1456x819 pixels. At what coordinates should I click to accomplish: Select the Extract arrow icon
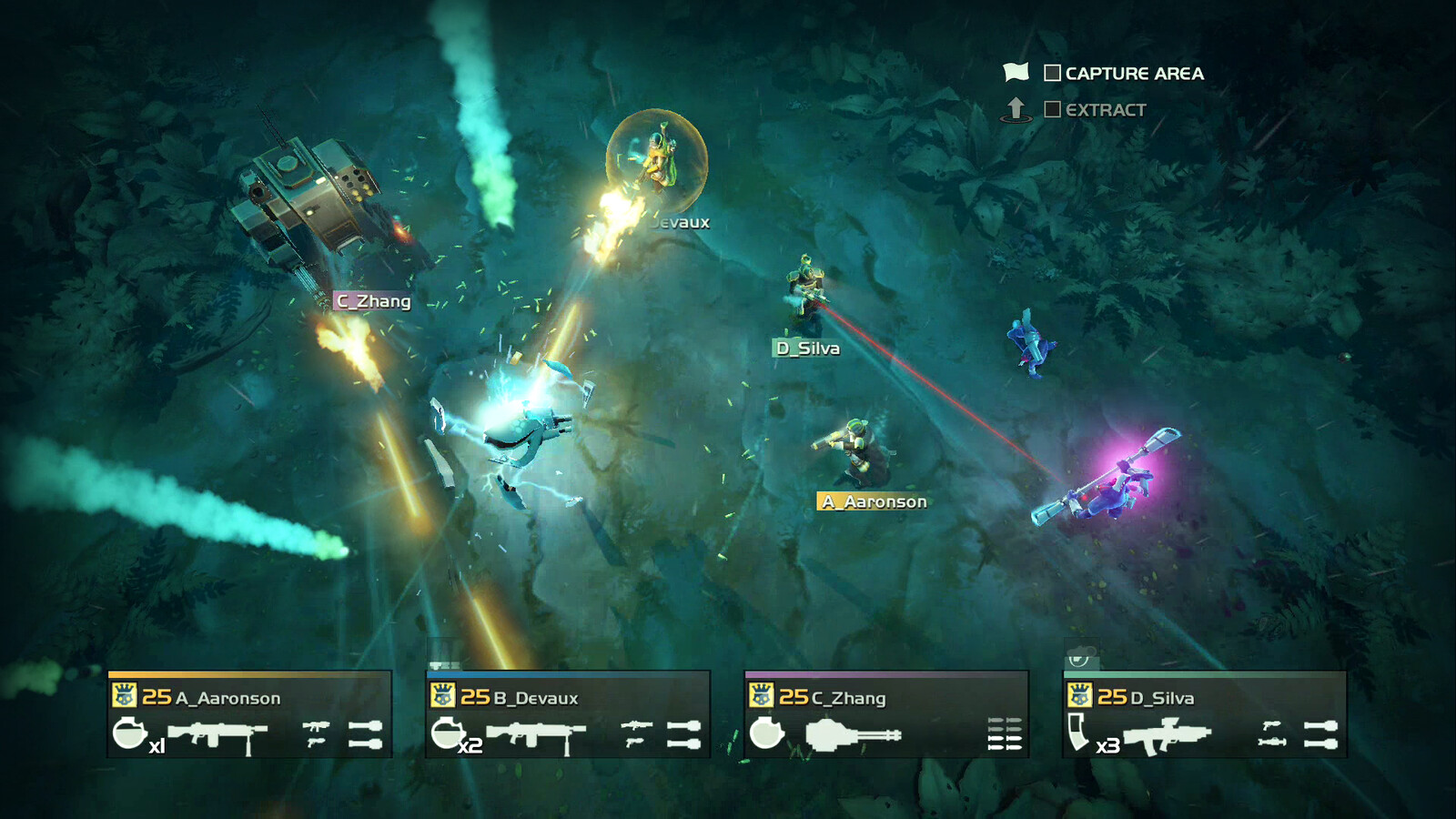1016,109
